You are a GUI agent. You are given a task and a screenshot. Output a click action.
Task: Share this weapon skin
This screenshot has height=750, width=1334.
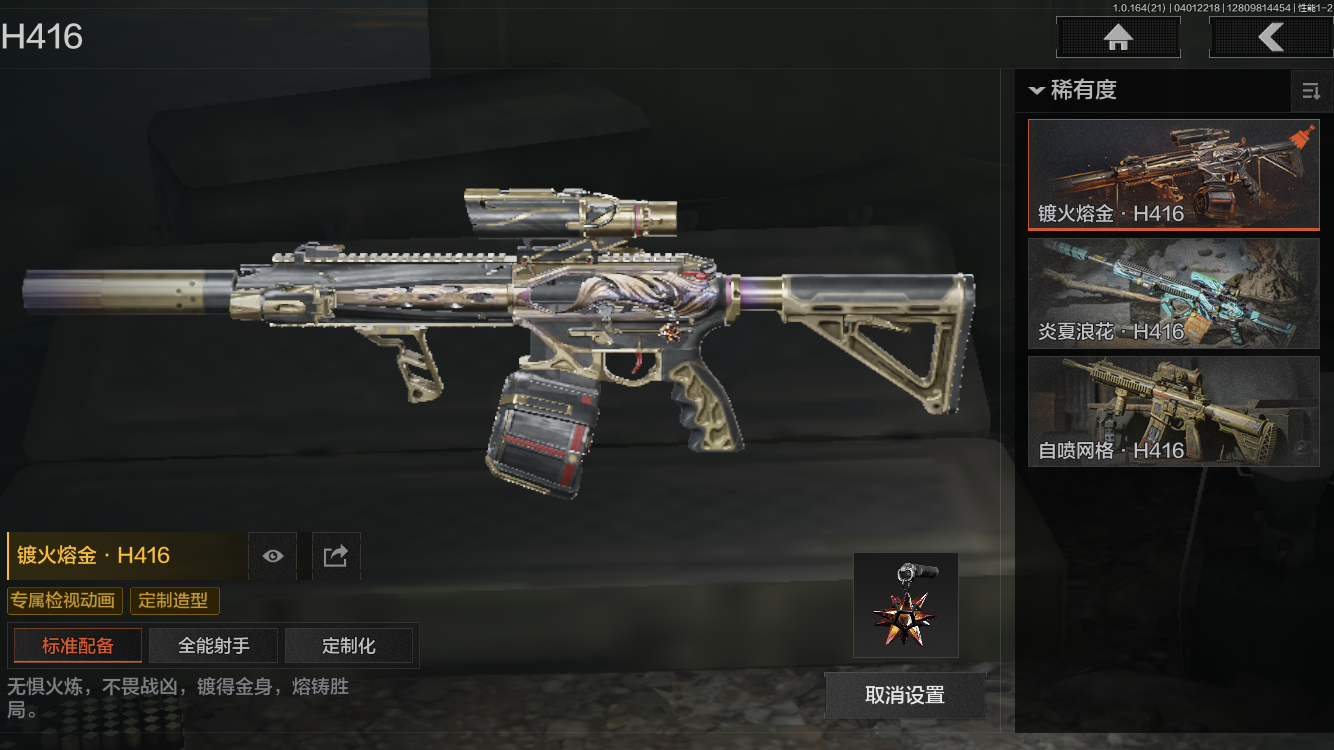pos(336,556)
